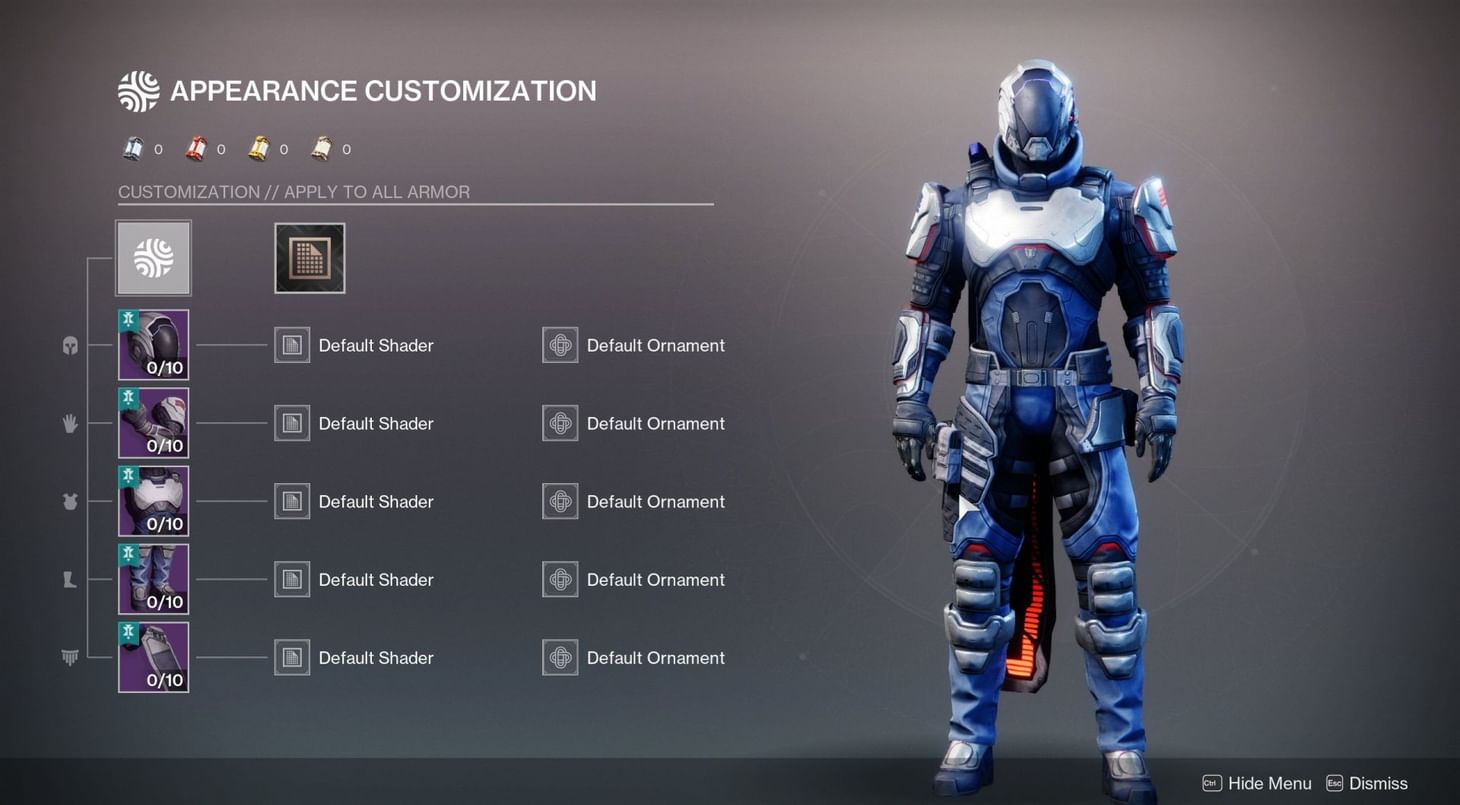Screen dimensions: 1460x805
Task: Select the gauntlets slot icon on the left sidebar
Action: (70, 422)
